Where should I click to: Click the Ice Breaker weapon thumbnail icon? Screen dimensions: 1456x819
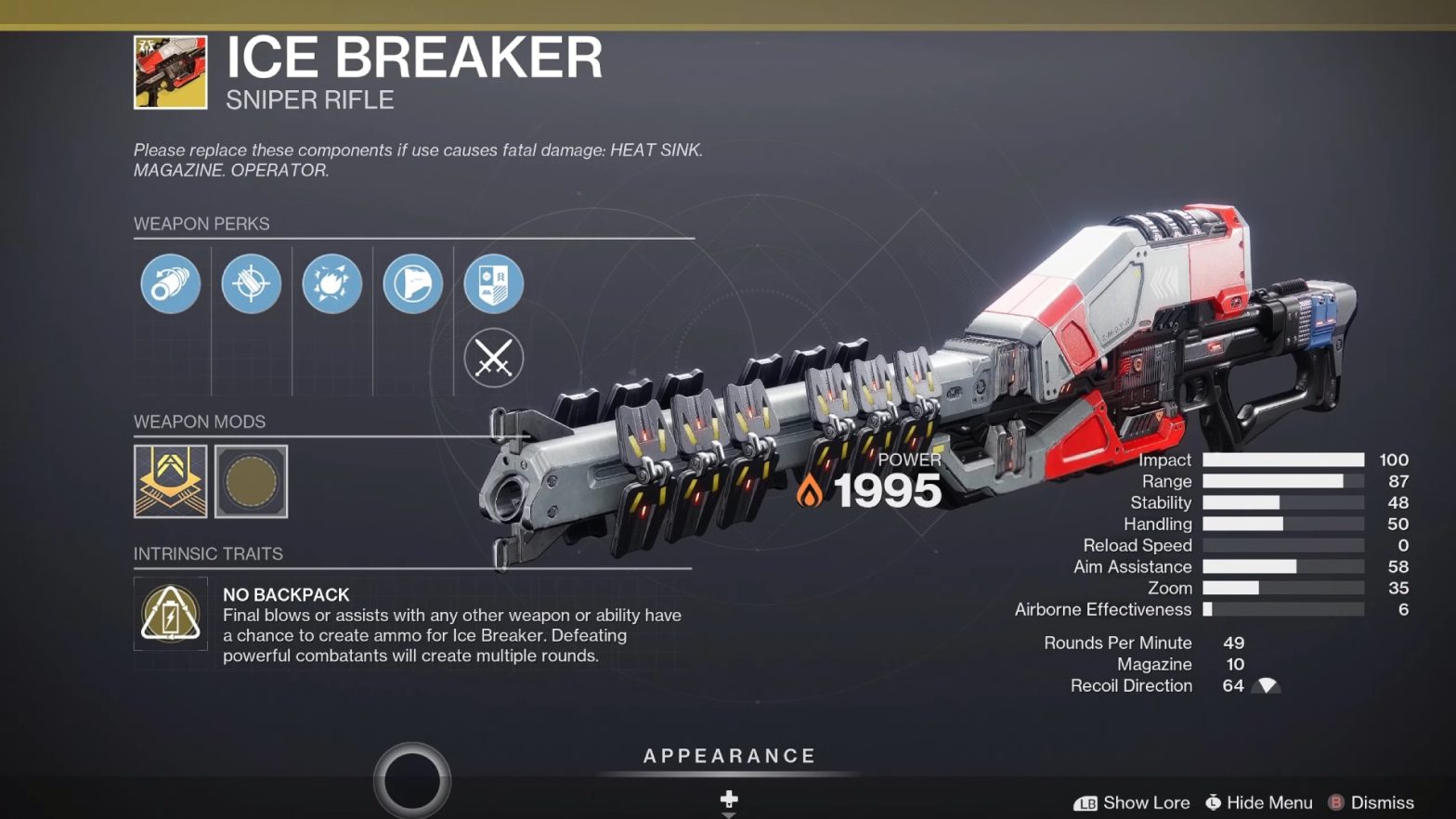coord(171,70)
